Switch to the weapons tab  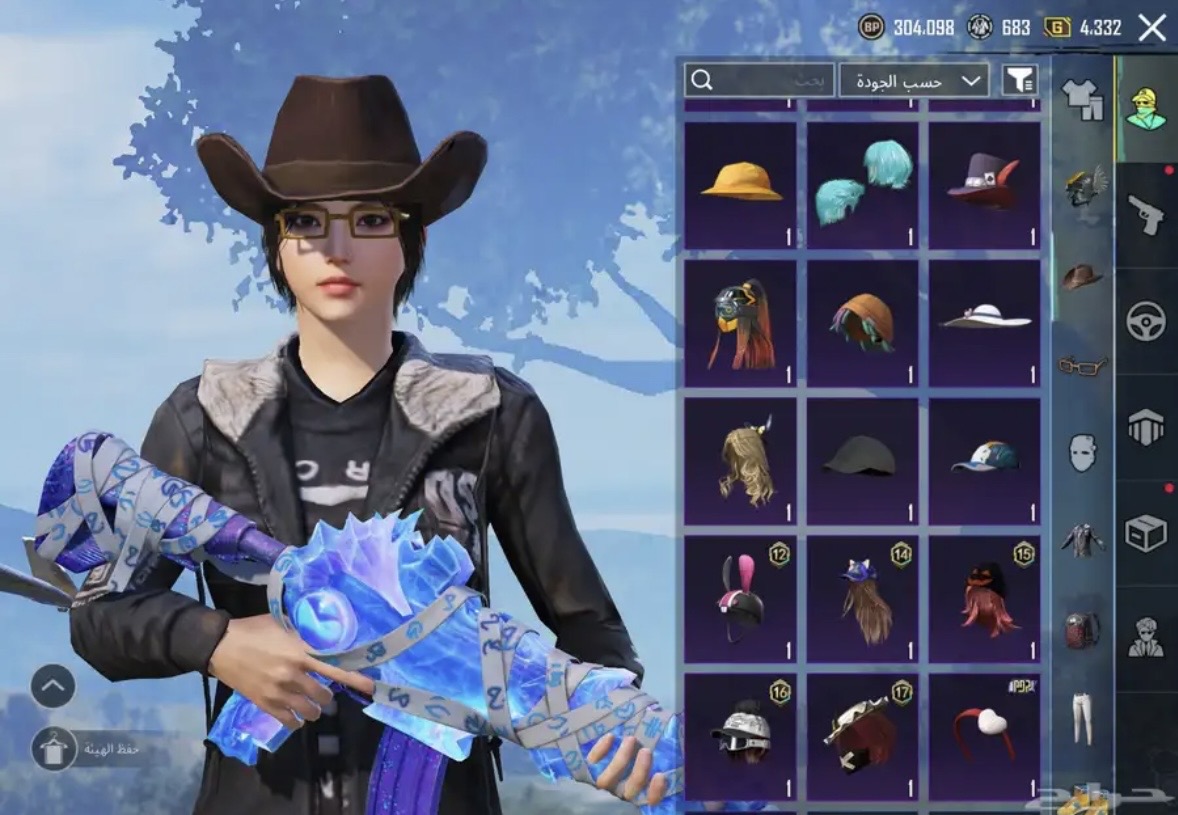tap(1146, 213)
